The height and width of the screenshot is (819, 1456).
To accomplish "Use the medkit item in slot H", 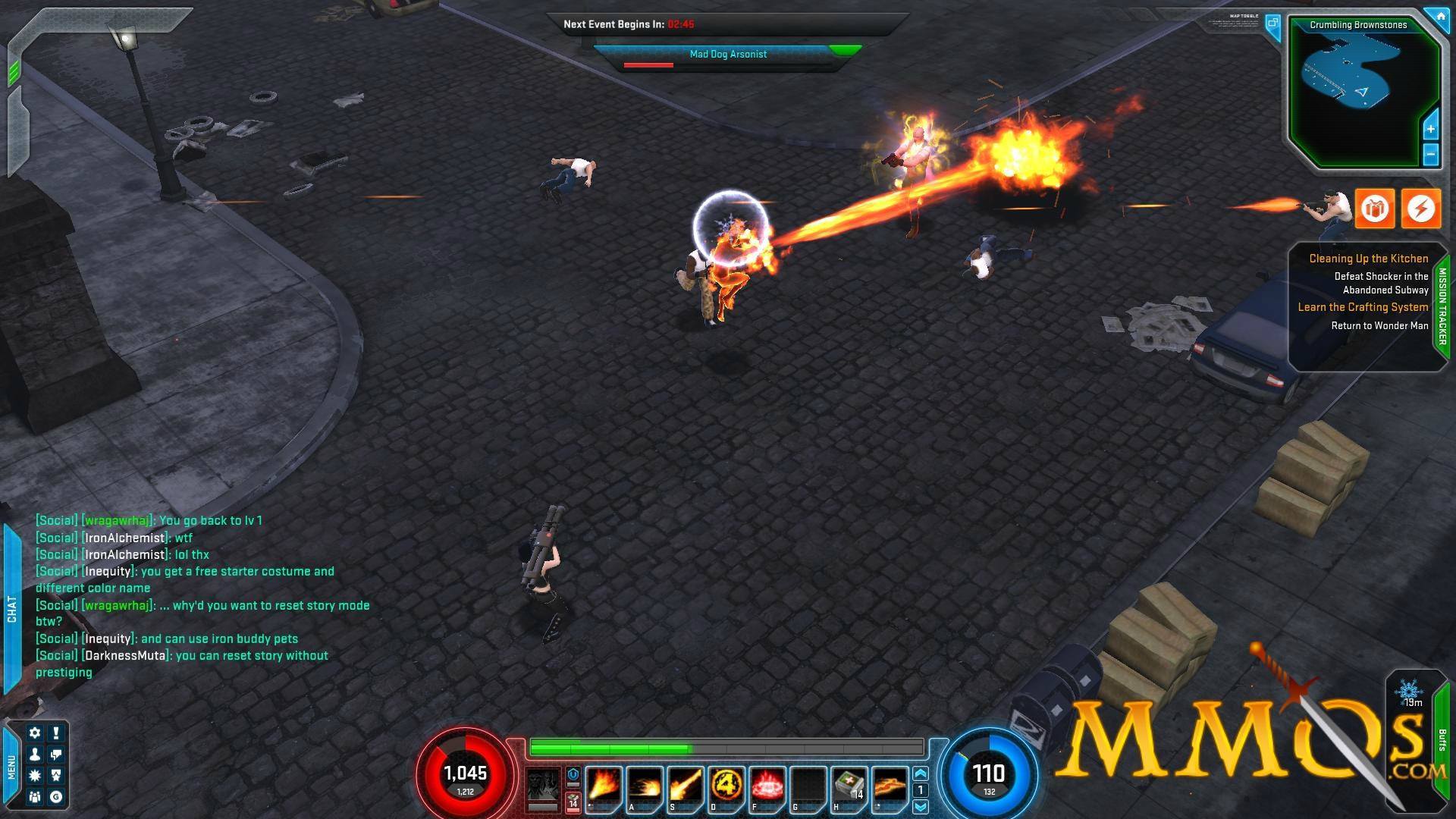I will tap(849, 786).
